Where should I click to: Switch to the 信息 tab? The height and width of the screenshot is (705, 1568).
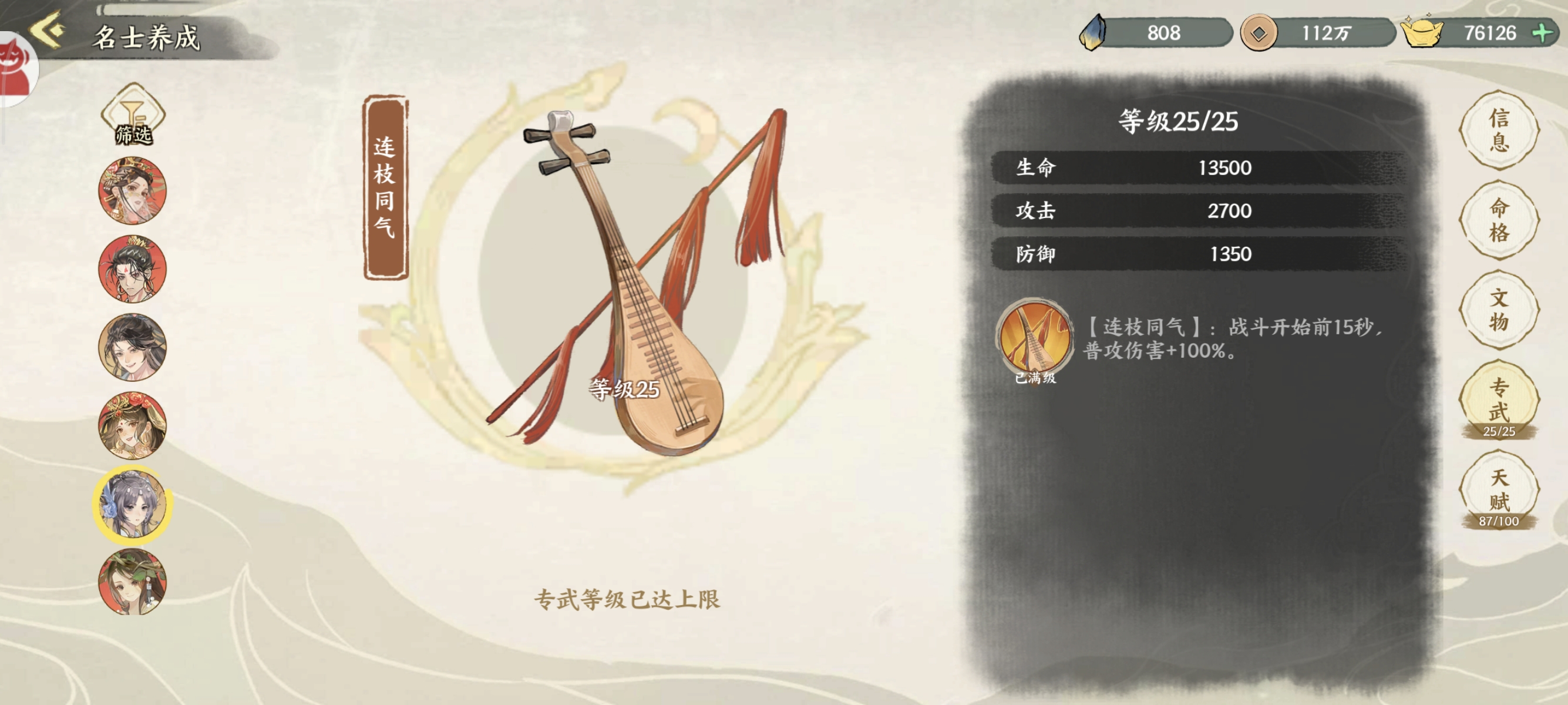pyautogui.click(x=1499, y=130)
